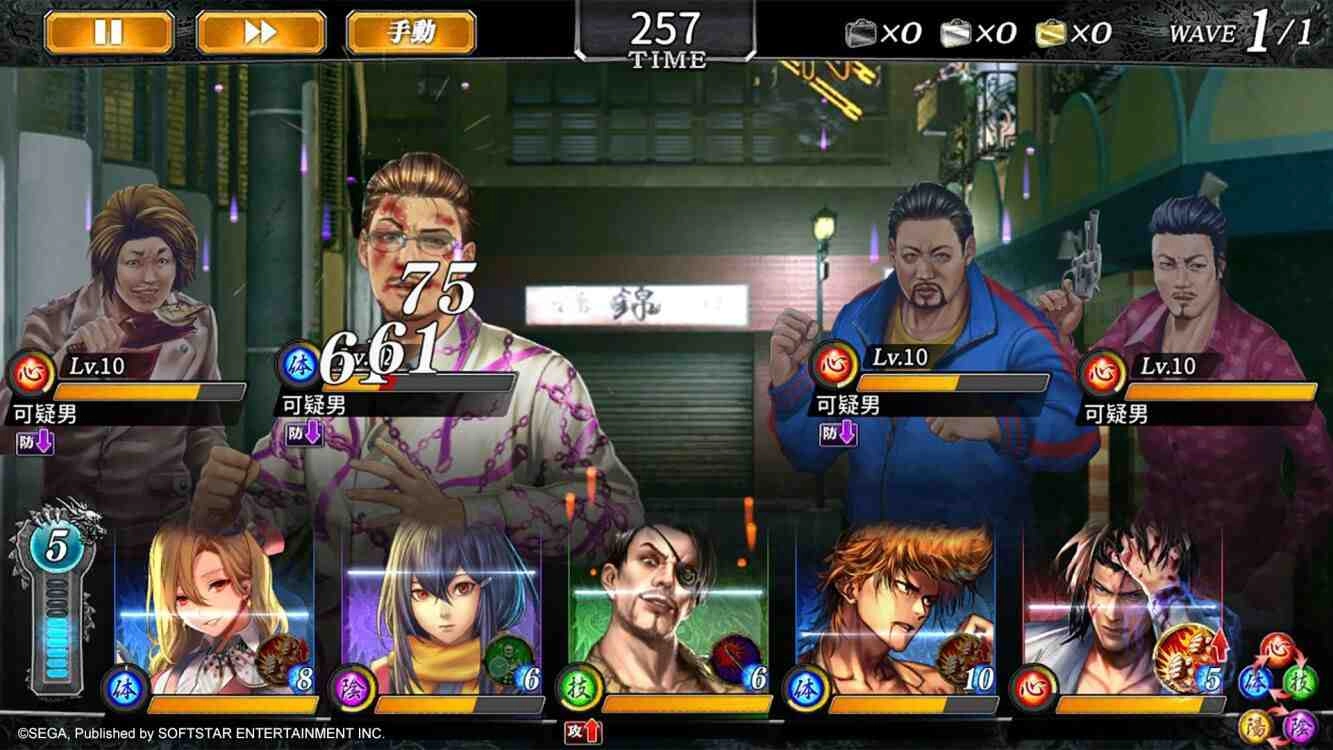
Task: Pause the ongoing battle
Action: [x=110, y=31]
